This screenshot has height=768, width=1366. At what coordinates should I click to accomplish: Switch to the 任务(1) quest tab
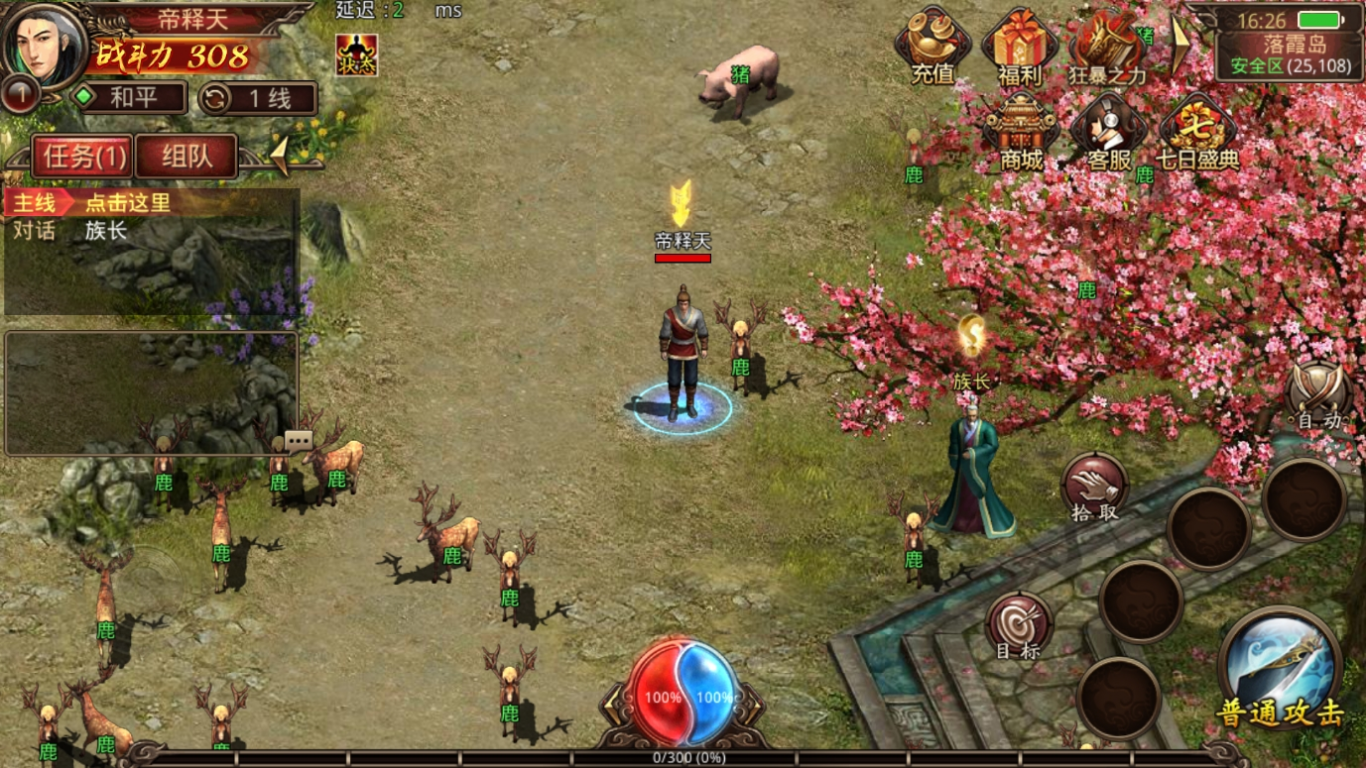83,157
